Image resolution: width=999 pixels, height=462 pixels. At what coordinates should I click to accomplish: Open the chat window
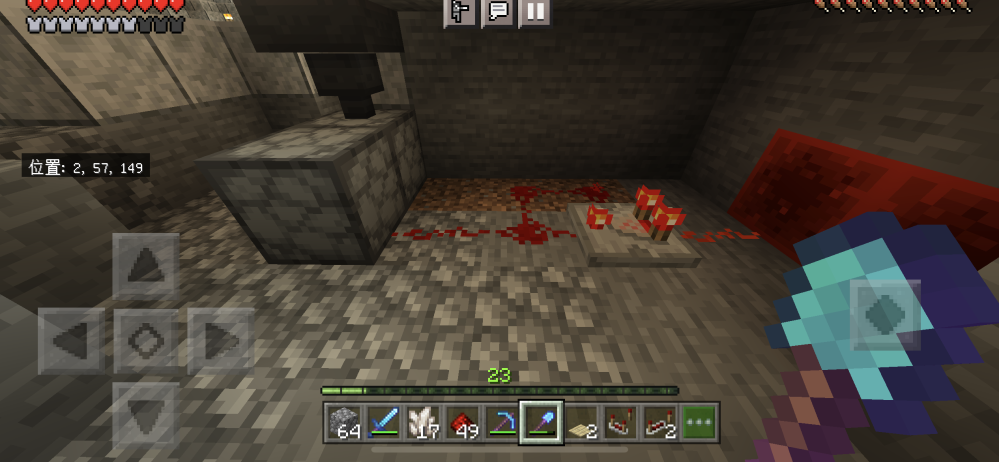pyautogui.click(x=497, y=12)
